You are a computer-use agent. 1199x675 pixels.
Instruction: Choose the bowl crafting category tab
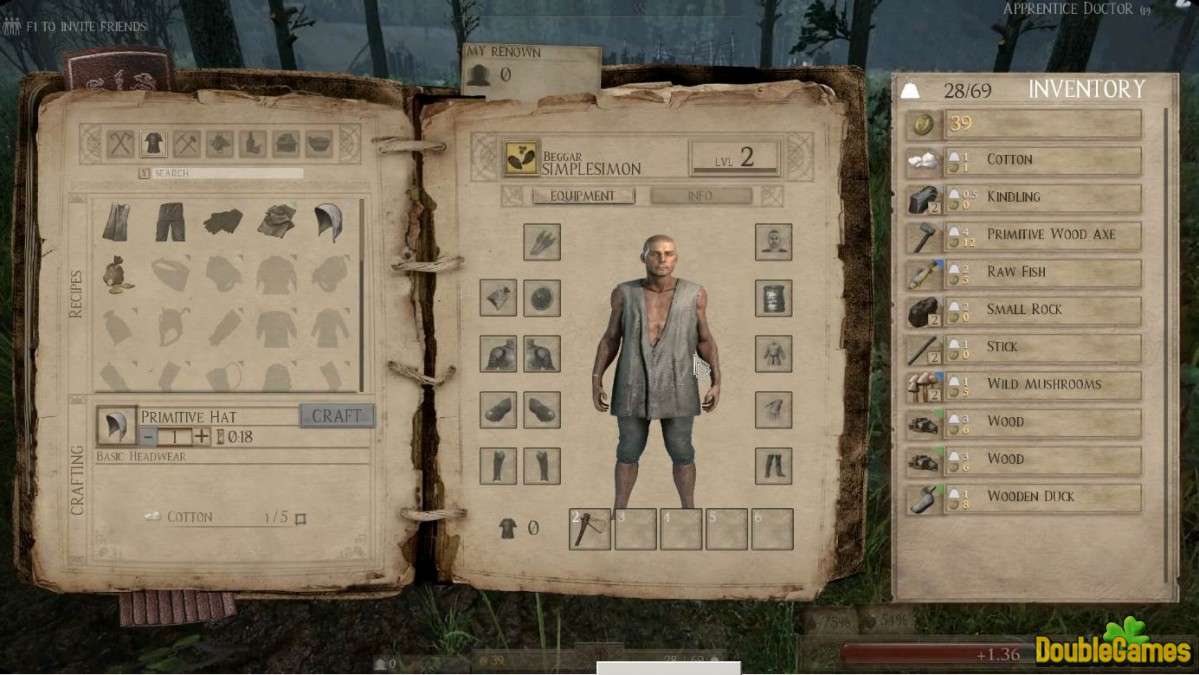(319, 144)
